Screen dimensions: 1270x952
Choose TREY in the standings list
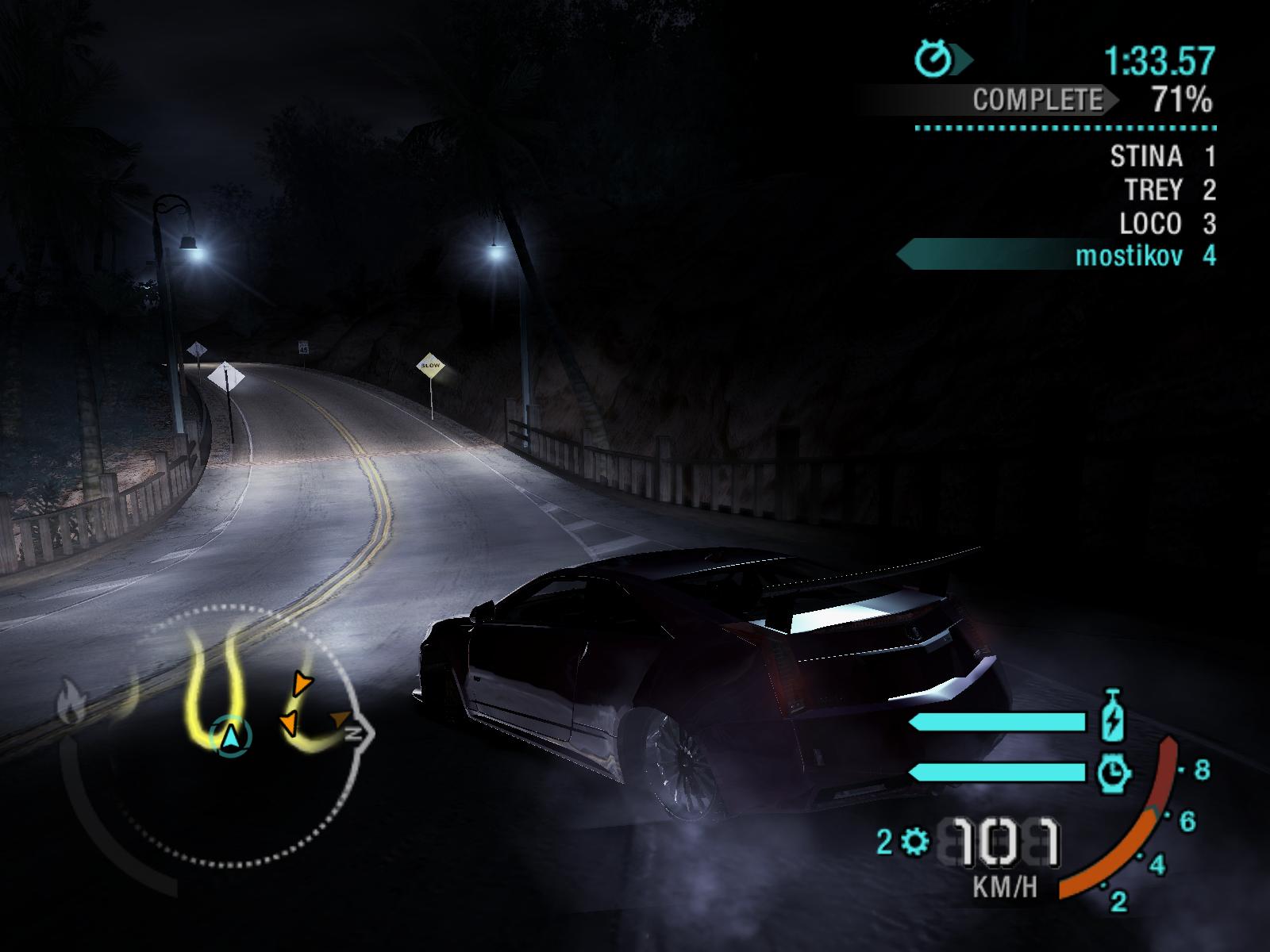(x=1153, y=190)
